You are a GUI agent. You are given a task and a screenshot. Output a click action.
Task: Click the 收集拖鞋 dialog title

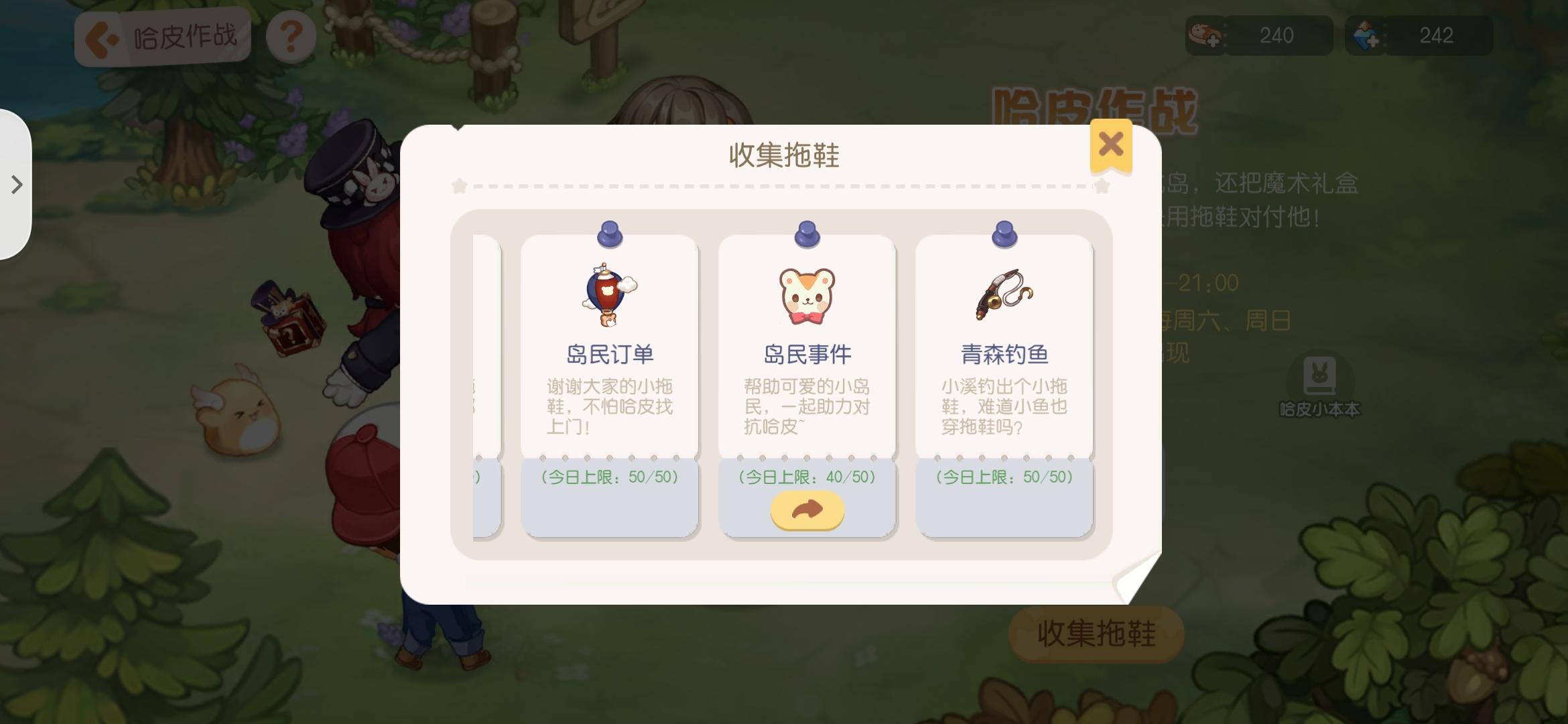tap(784, 152)
